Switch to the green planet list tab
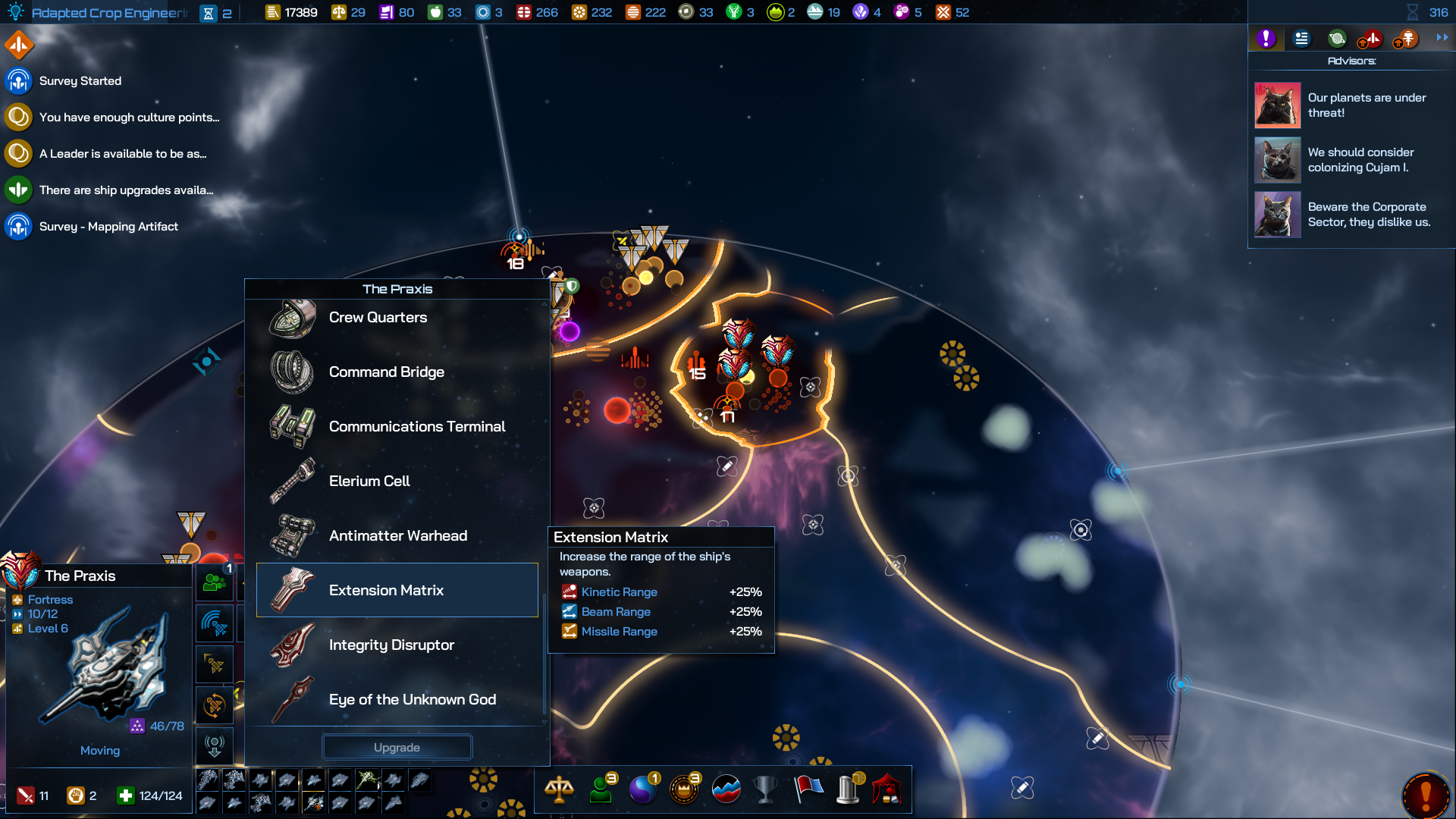Screen dimensions: 1456x819 [1337, 39]
